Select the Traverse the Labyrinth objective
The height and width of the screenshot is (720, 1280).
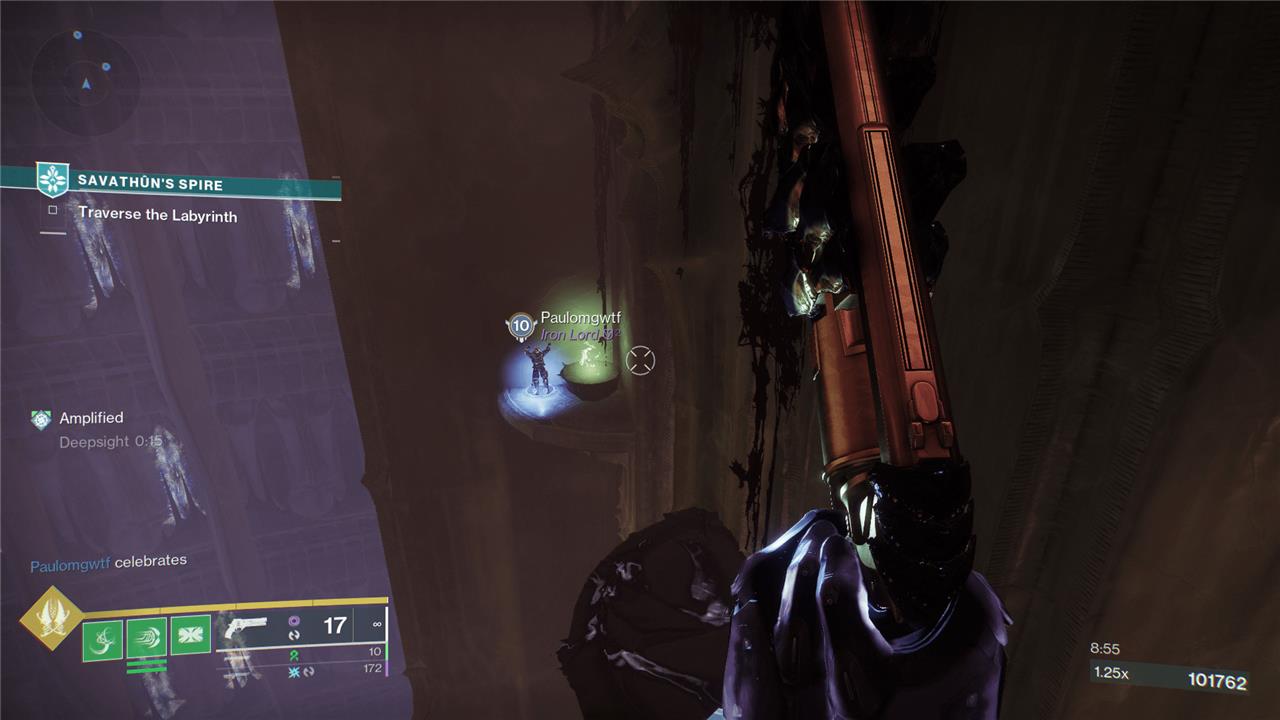157,214
